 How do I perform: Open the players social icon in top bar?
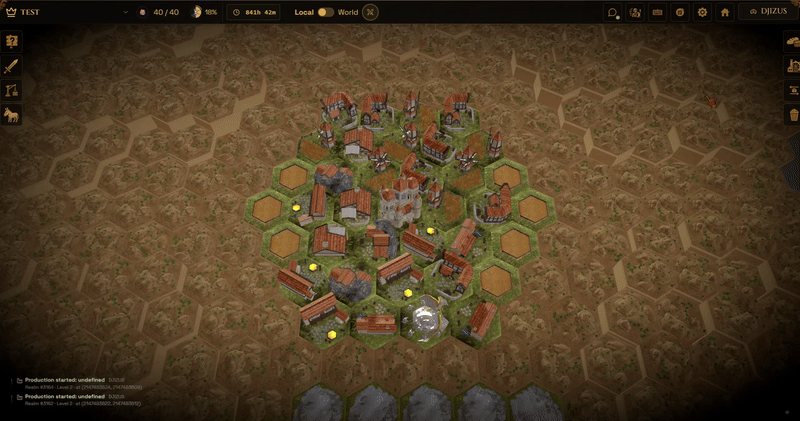tap(635, 12)
